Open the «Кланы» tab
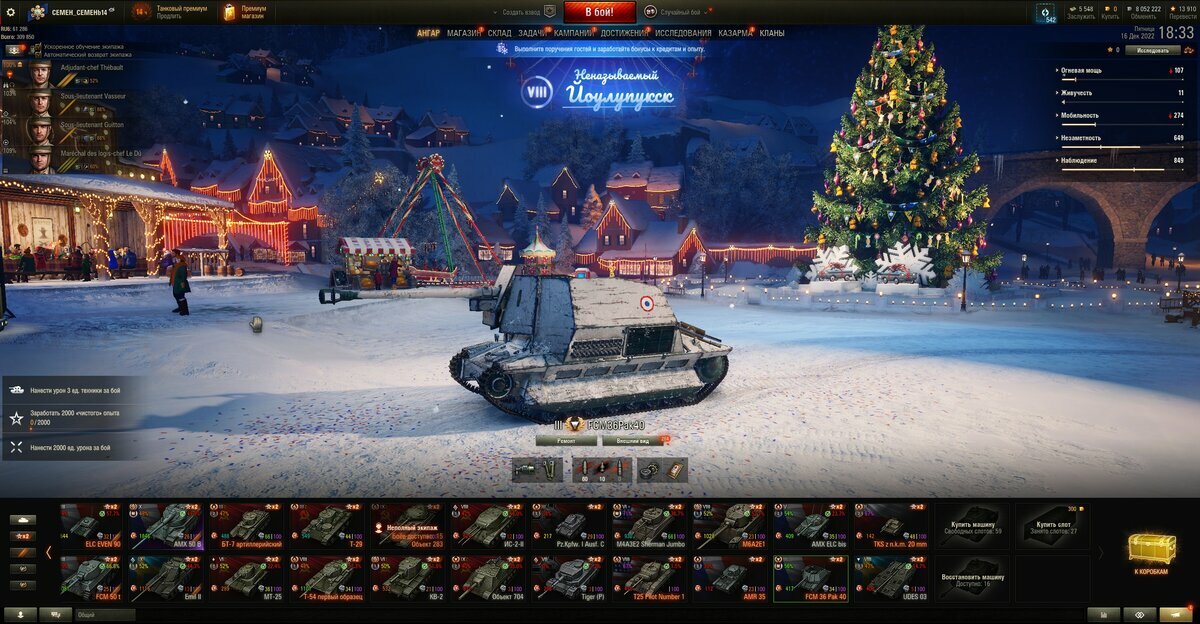1200x624 pixels. coord(772,33)
